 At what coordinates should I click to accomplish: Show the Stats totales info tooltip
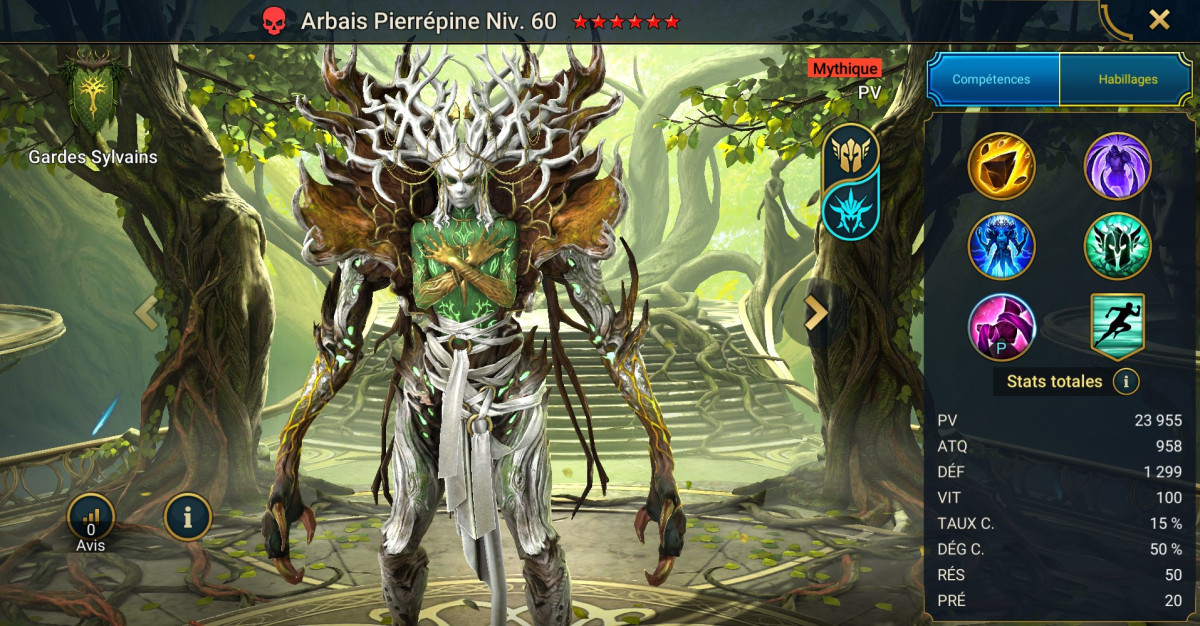pos(1126,381)
